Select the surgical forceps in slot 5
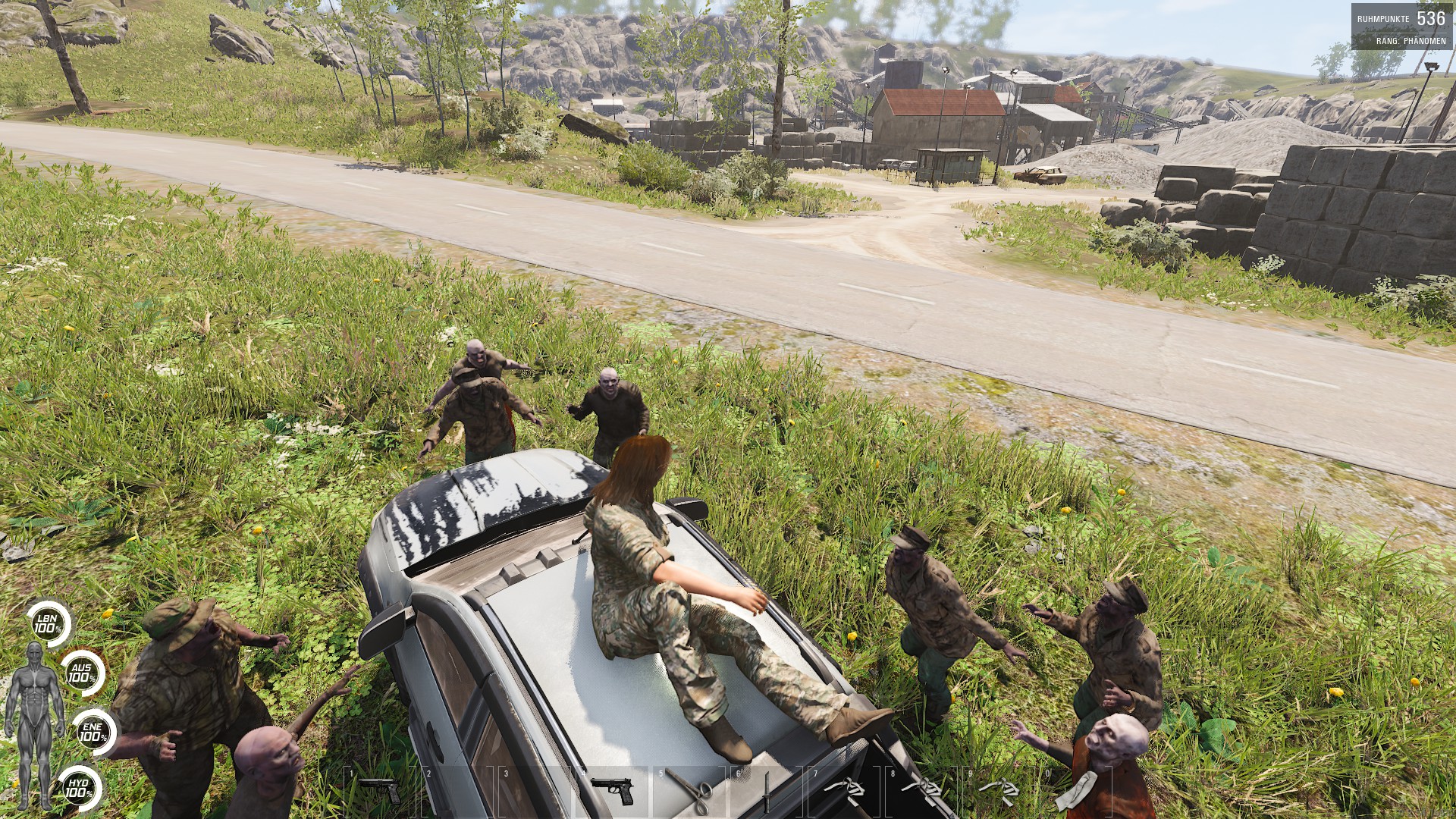The image size is (1456, 819). point(689,792)
